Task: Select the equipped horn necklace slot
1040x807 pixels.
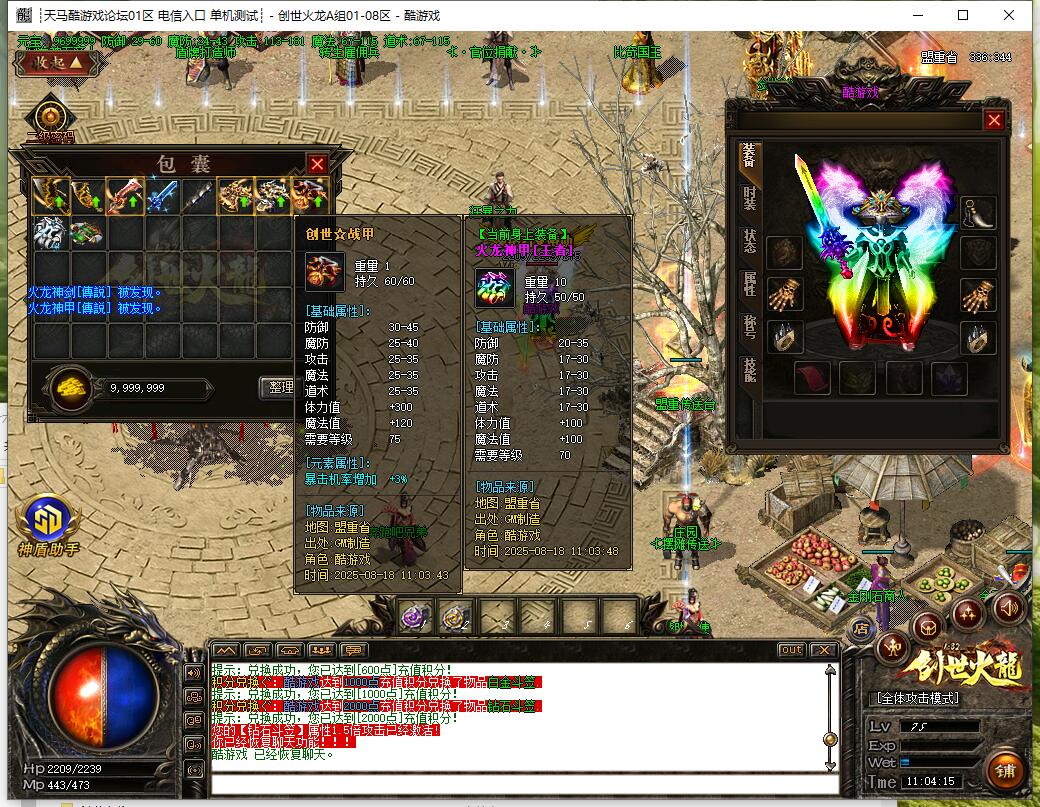Action: click(979, 212)
